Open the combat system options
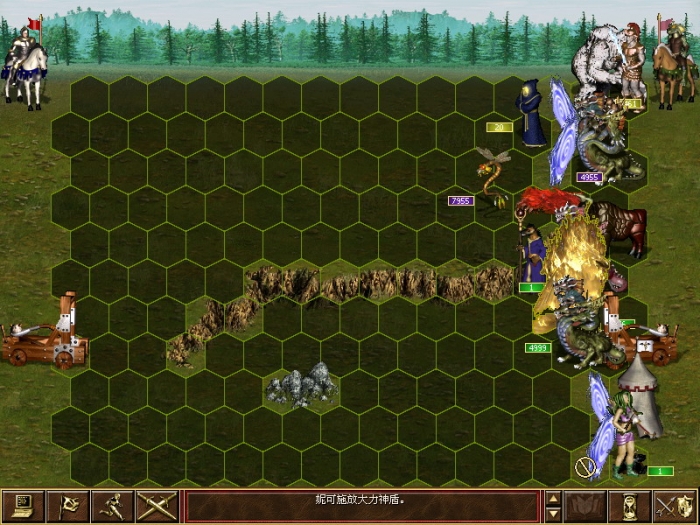Screen dimensions: 700x525 pyautogui.click(x=23, y=506)
